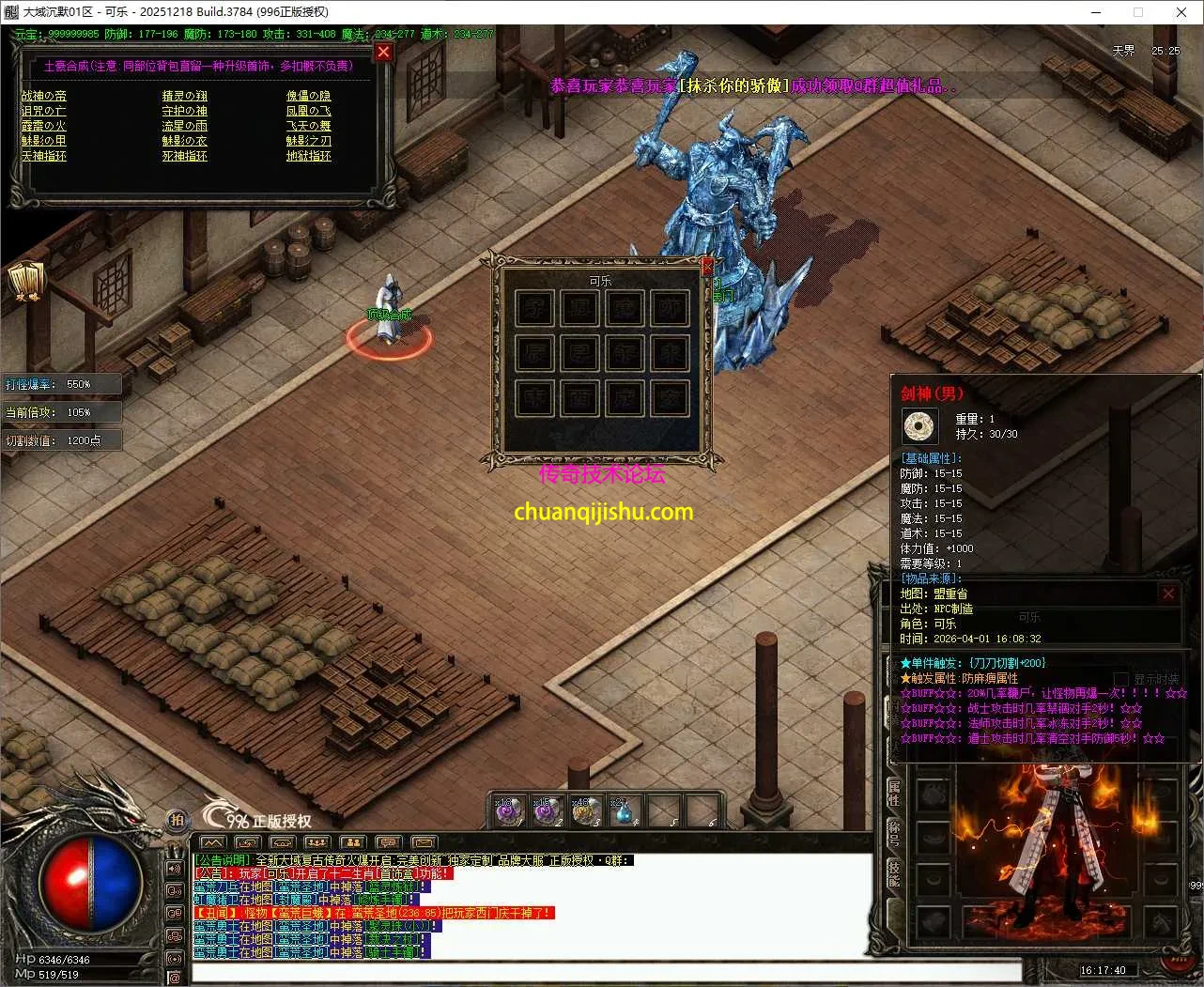Close the 土豪合成 crafting panel
The width and height of the screenshot is (1204, 987).
383,53
